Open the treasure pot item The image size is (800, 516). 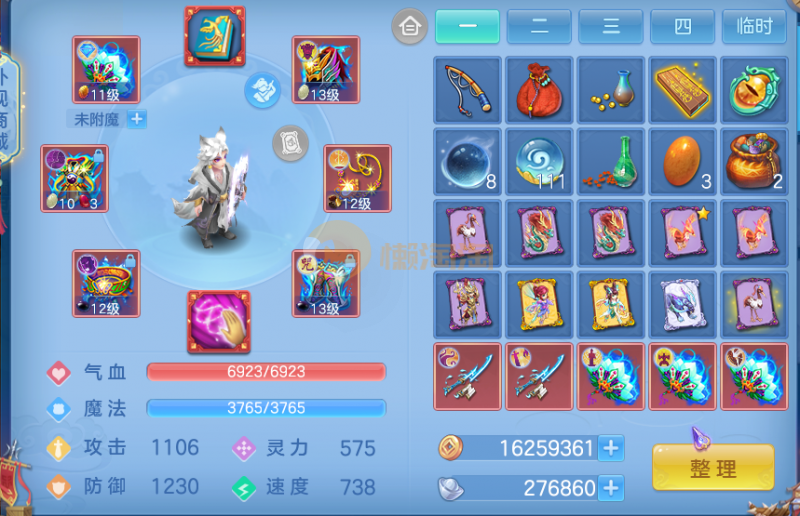pos(755,162)
